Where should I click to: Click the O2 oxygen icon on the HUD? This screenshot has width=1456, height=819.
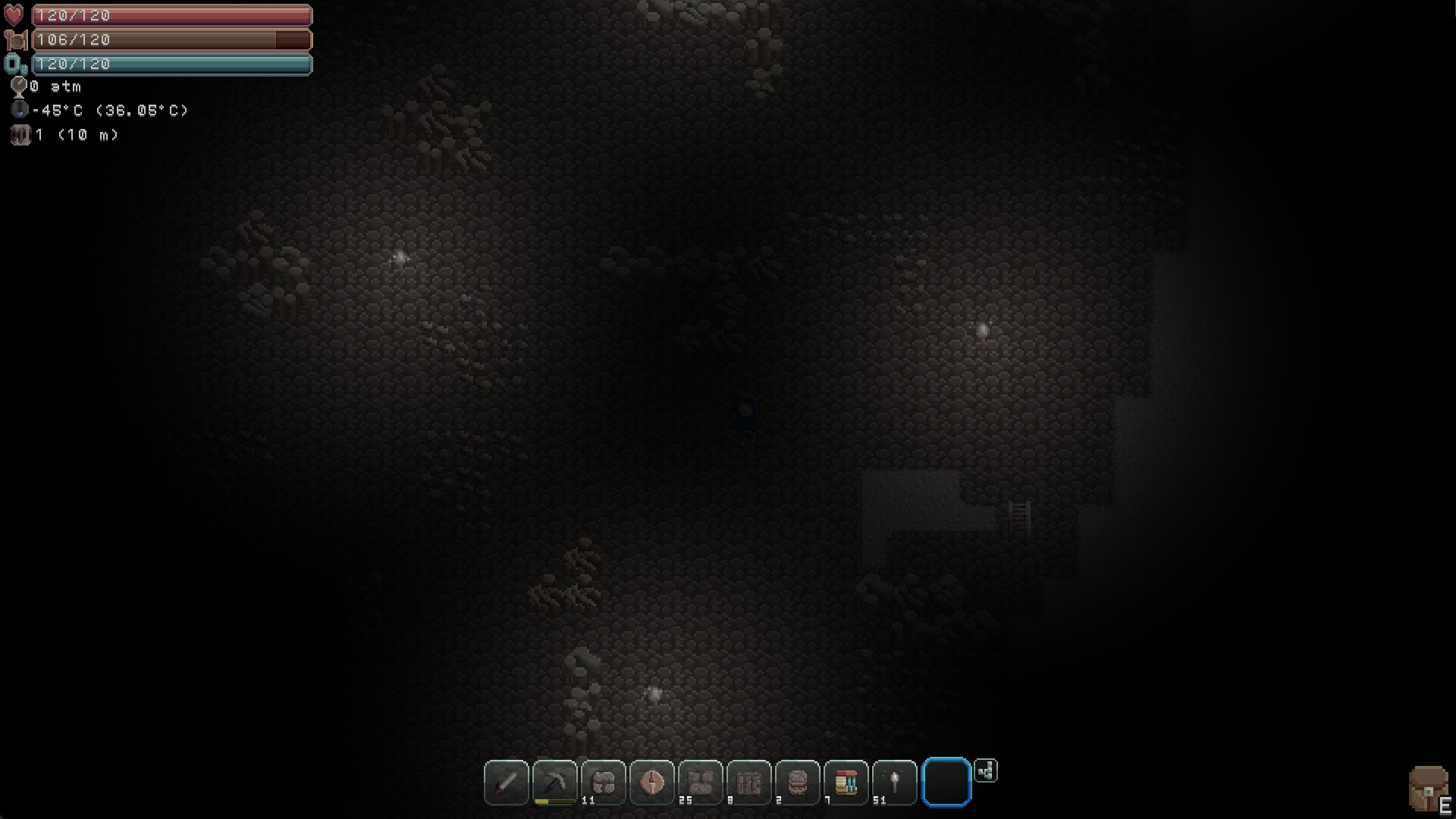(x=14, y=64)
